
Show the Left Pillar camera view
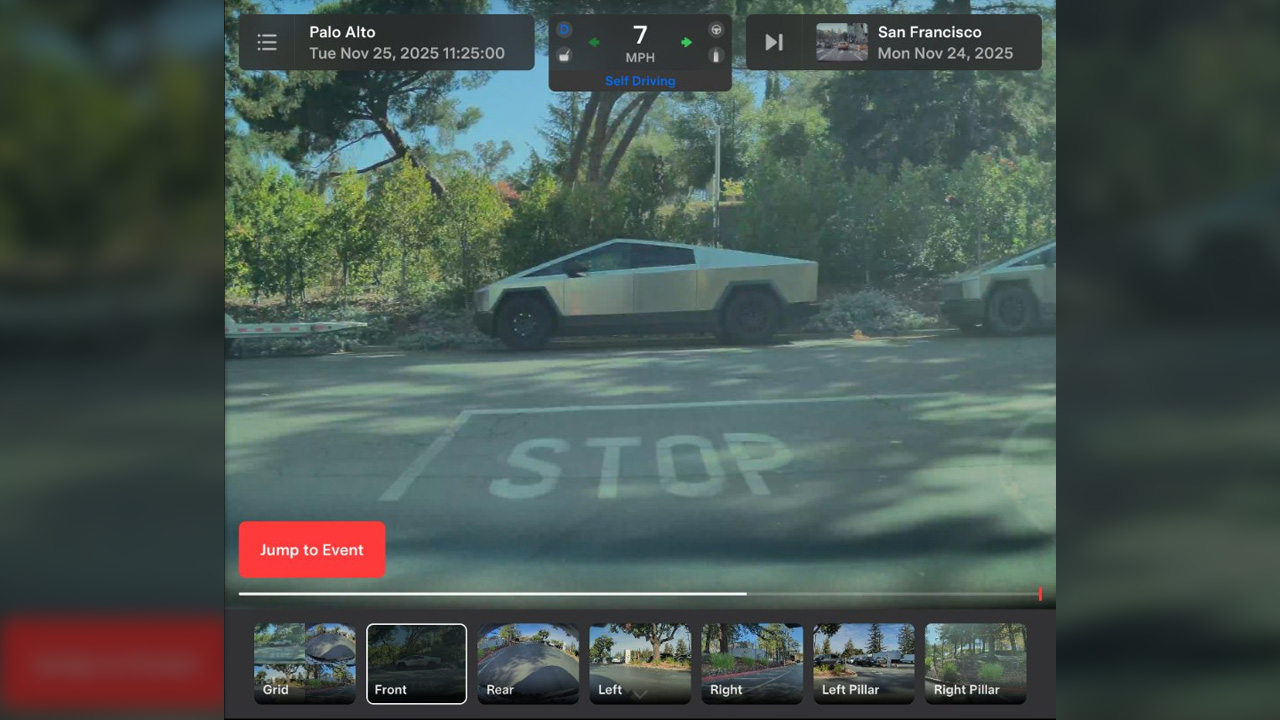(x=864, y=663)
